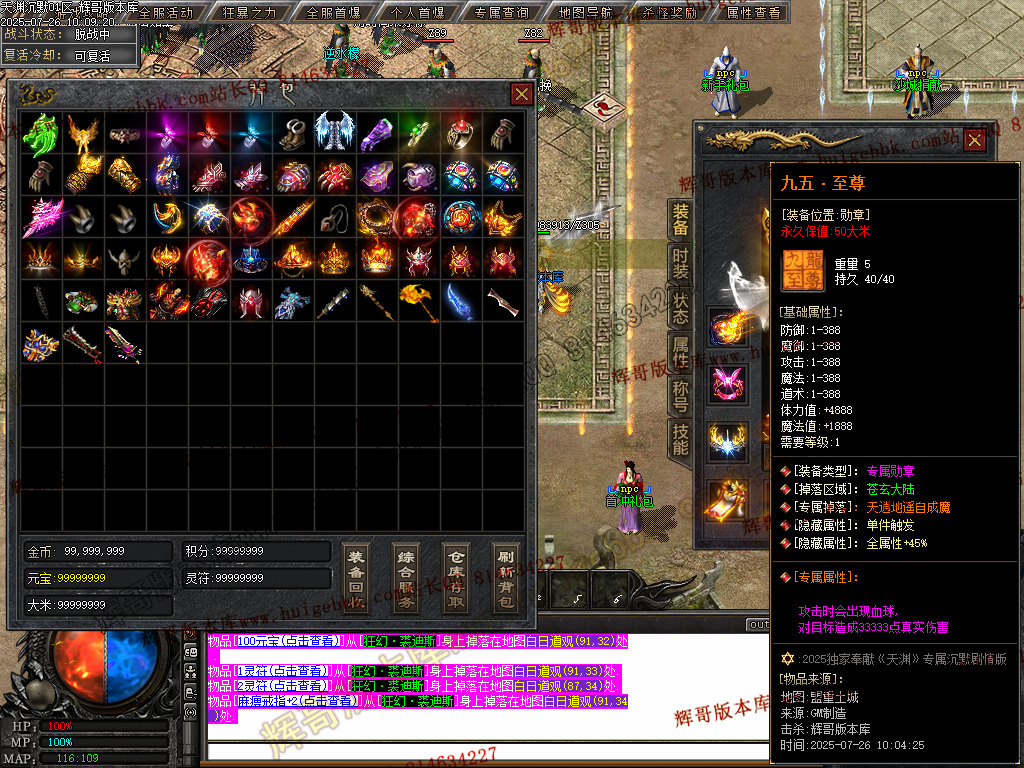Open the 属性 attributes tab
The width and height of the screenshot is (1024, 768).
[680, 352]
